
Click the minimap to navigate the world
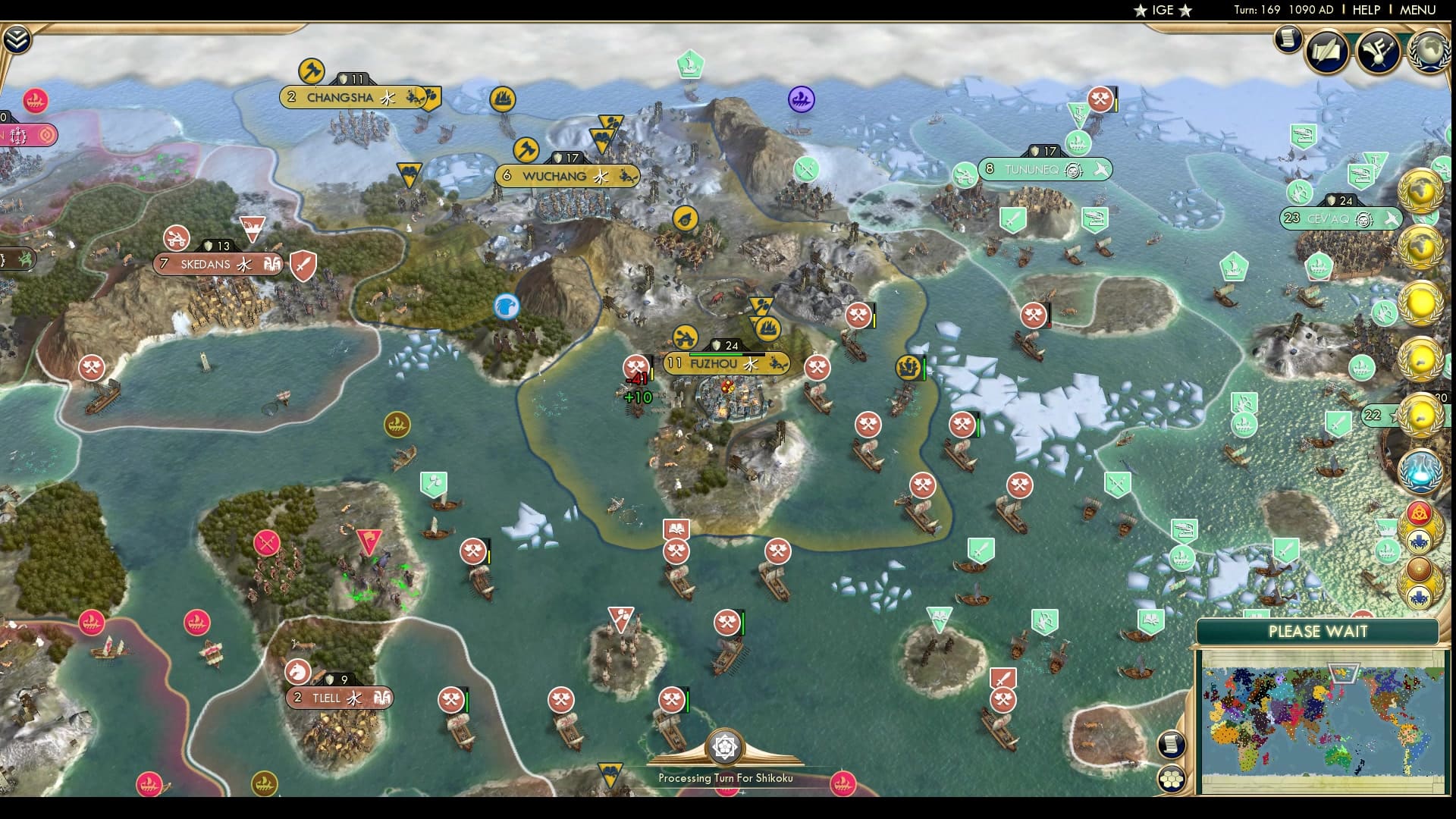pos(1323,720)
